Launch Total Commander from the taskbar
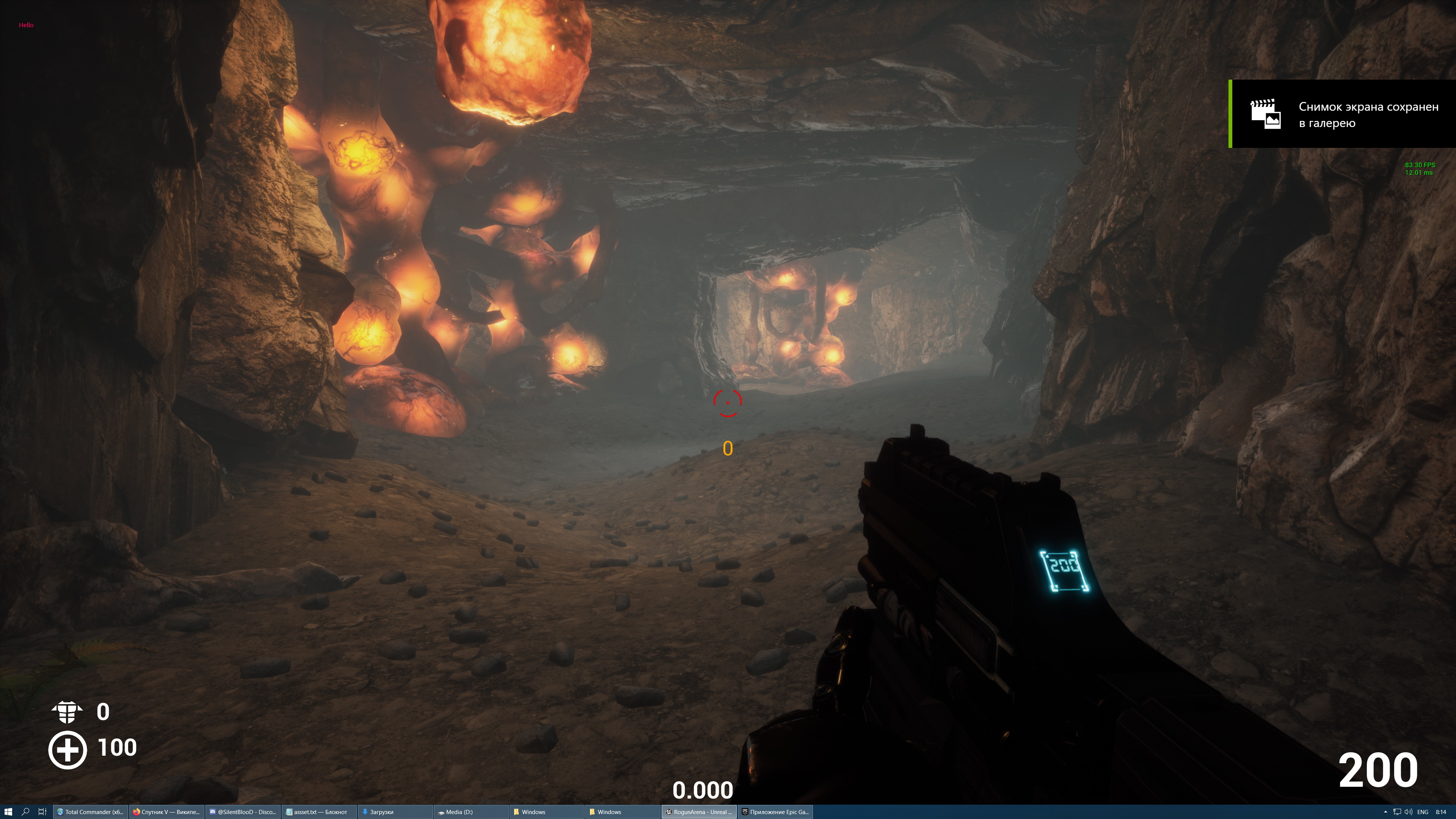Viewport: 1456px width, 819px height. [x=91, y=811]
